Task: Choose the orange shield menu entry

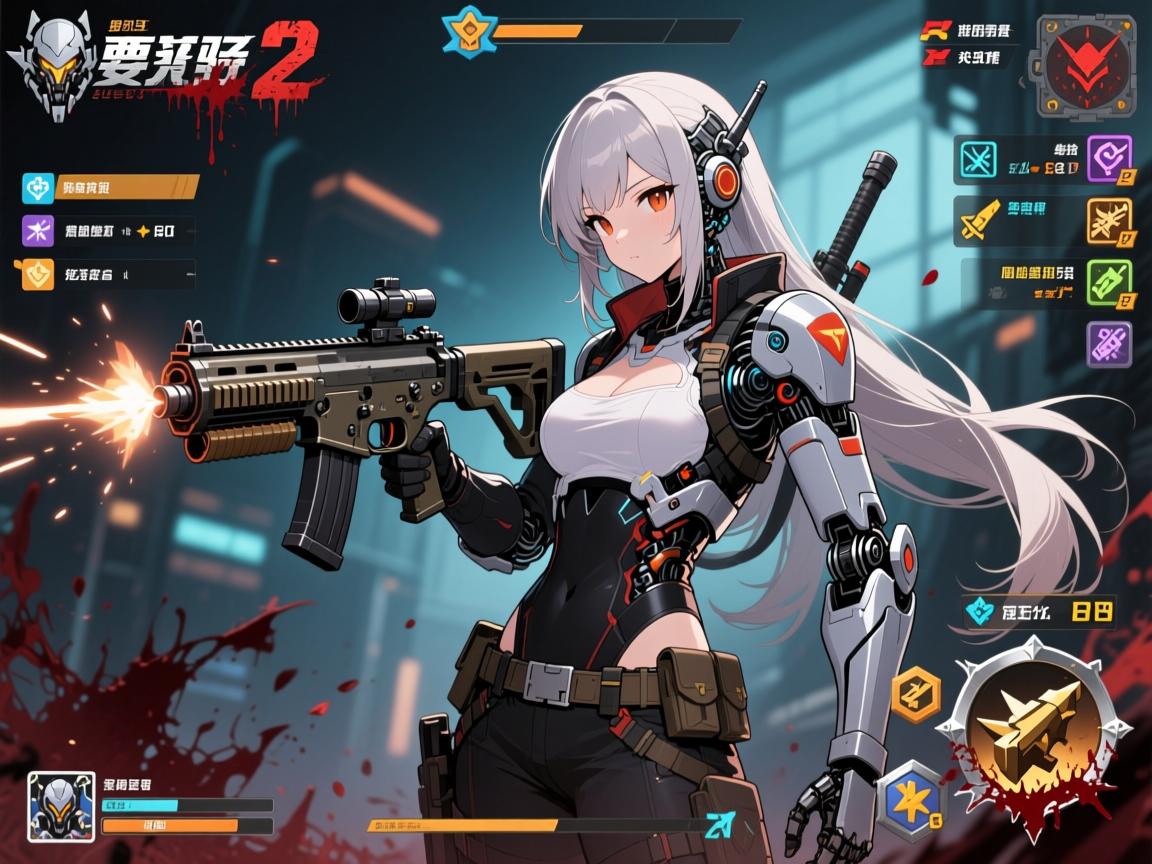Action: pos(37,272)
